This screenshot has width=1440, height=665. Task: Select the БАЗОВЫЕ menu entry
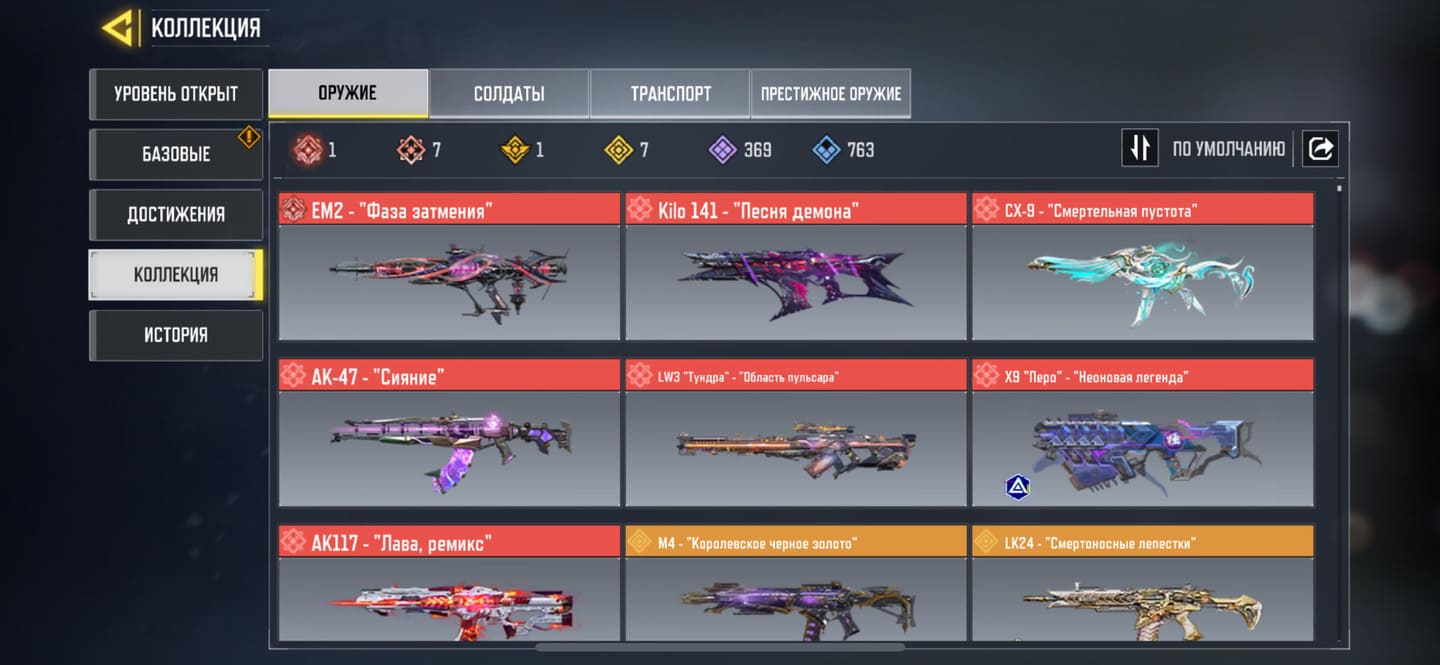coord(176,154)
